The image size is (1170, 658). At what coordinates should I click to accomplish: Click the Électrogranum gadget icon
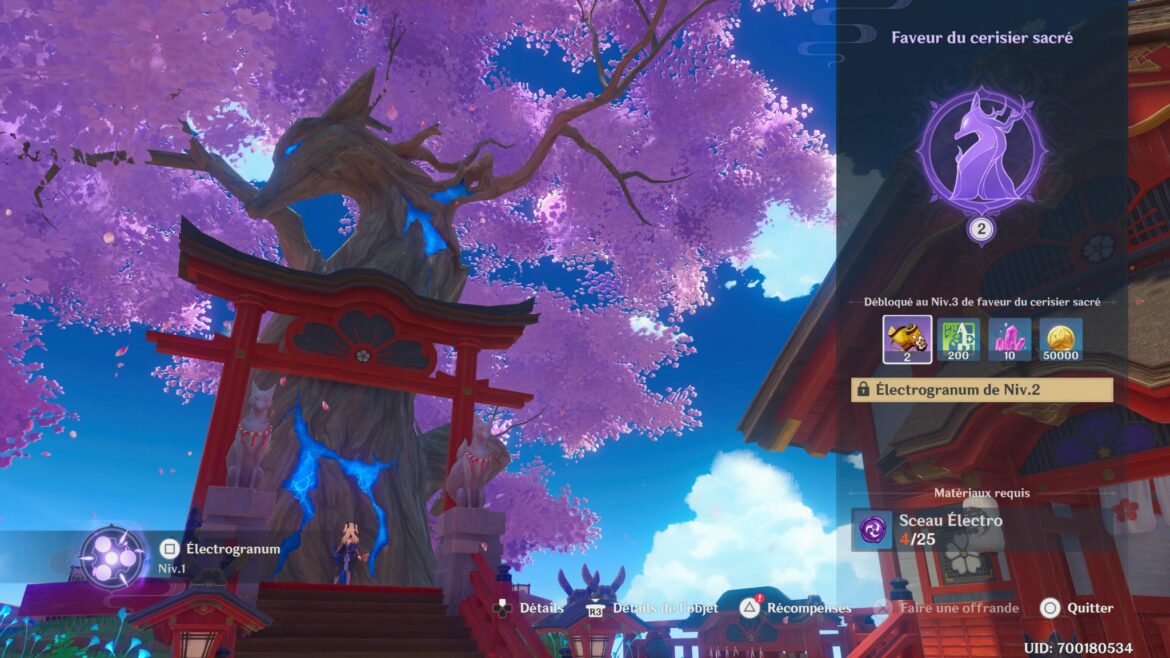click(x=113, y=557)
